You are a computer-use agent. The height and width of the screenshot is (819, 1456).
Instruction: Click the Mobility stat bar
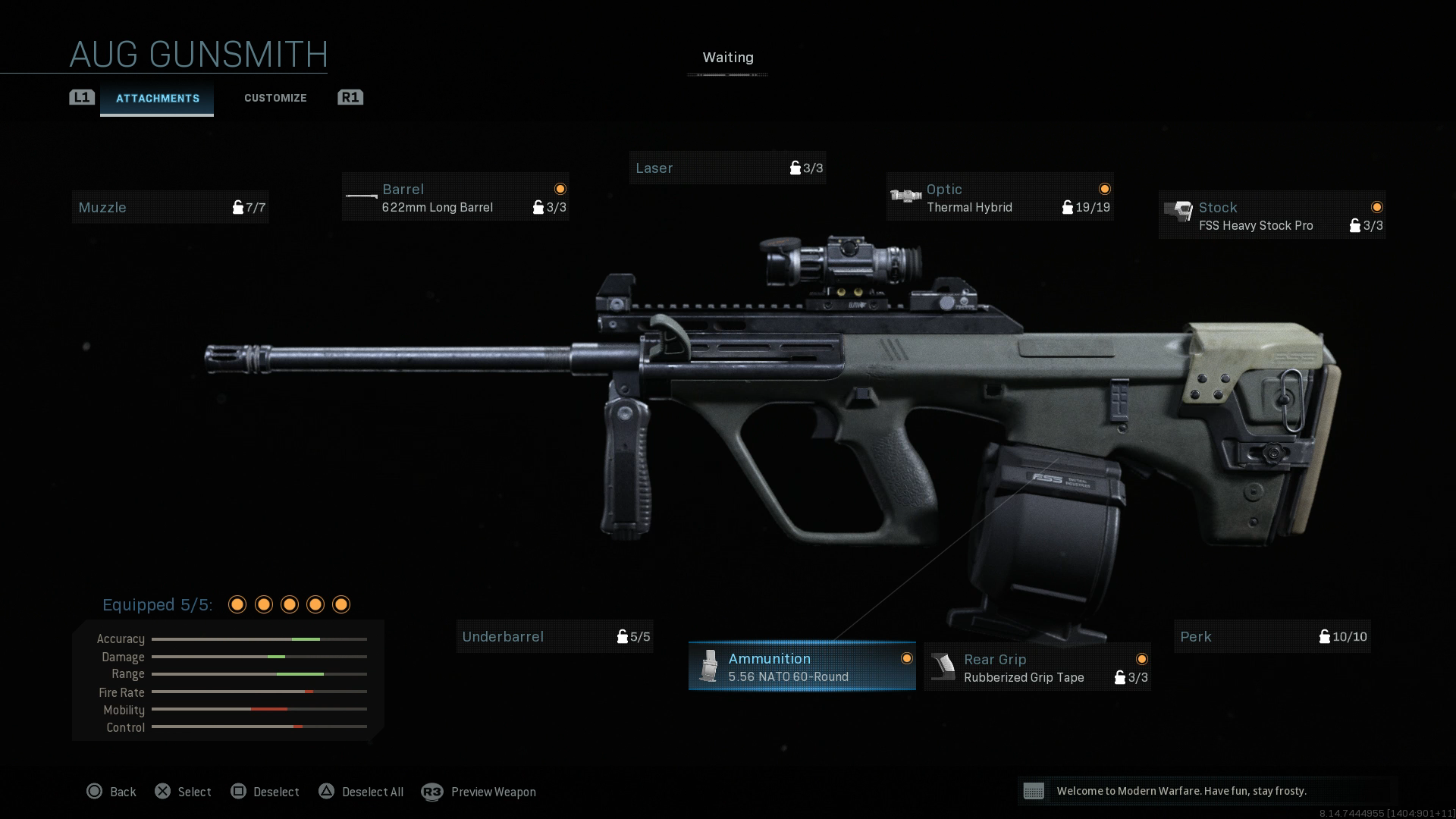(x=258, y=710)
